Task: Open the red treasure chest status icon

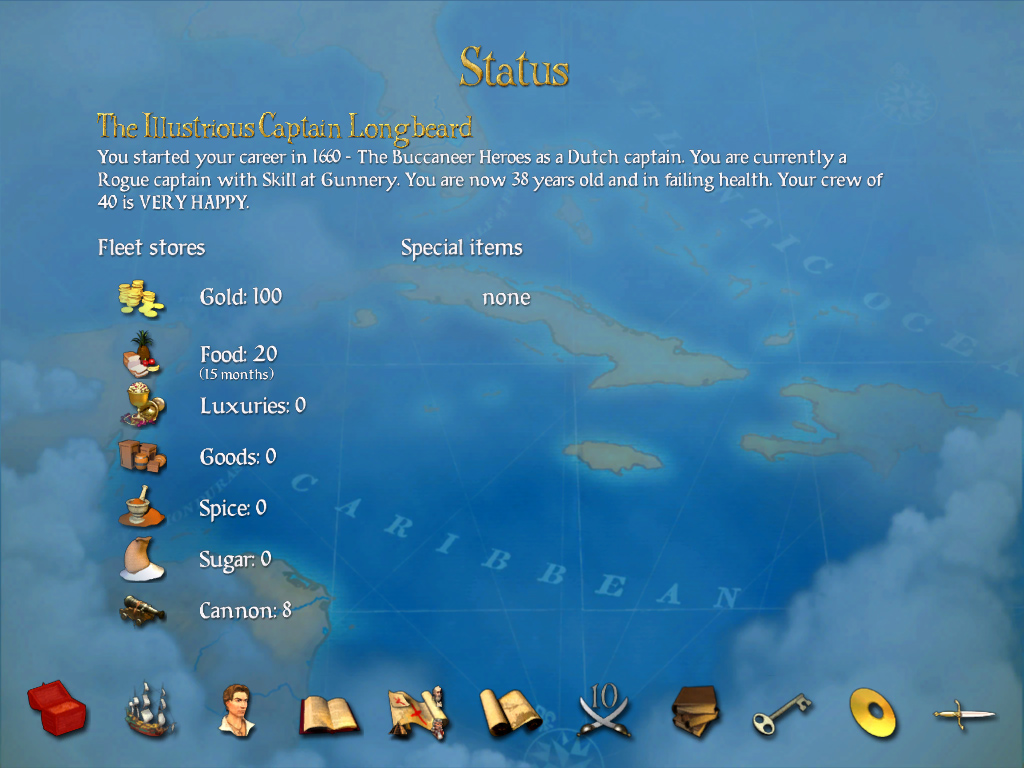Action: 57,709
